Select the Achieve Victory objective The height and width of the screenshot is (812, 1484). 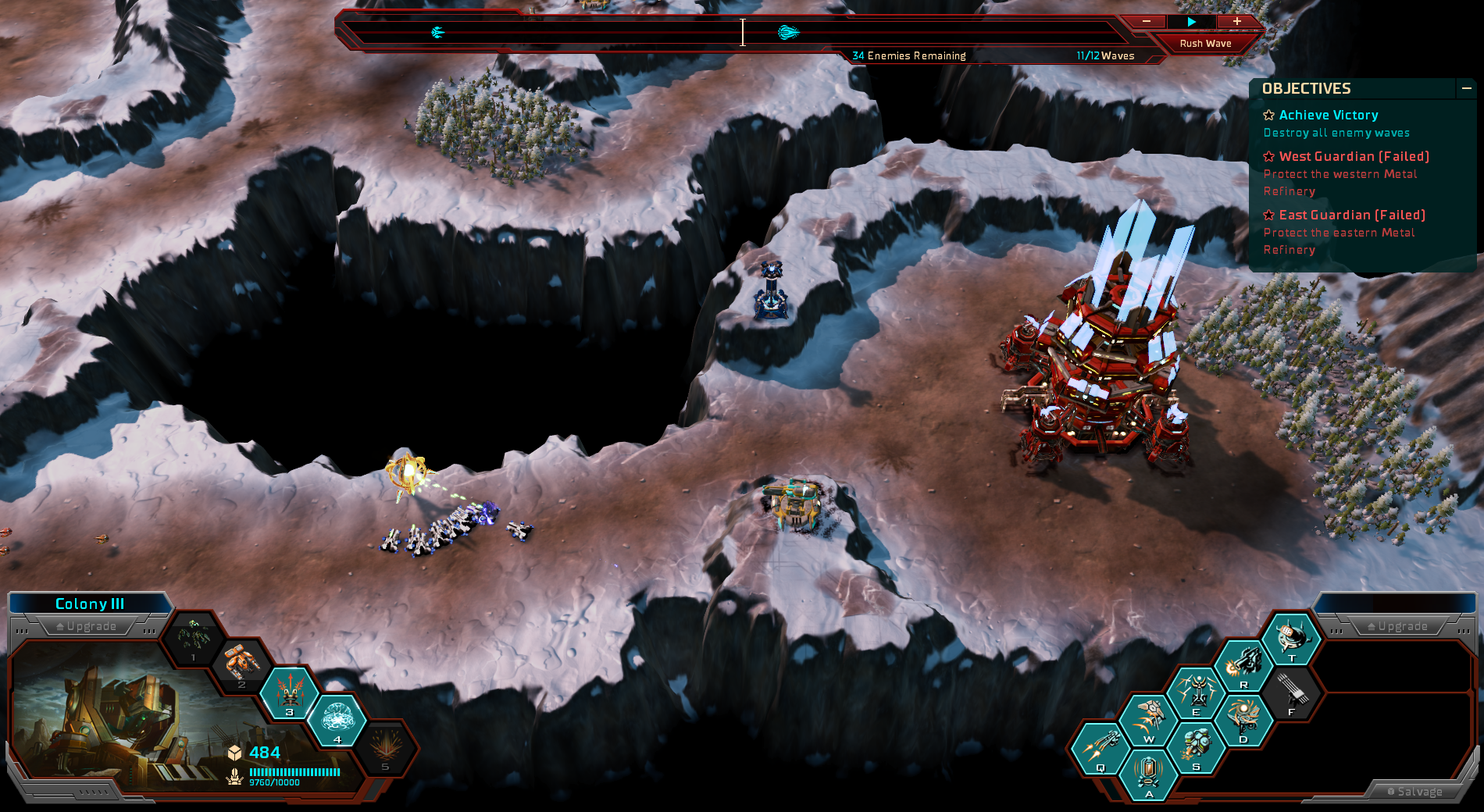[1328, 116]
